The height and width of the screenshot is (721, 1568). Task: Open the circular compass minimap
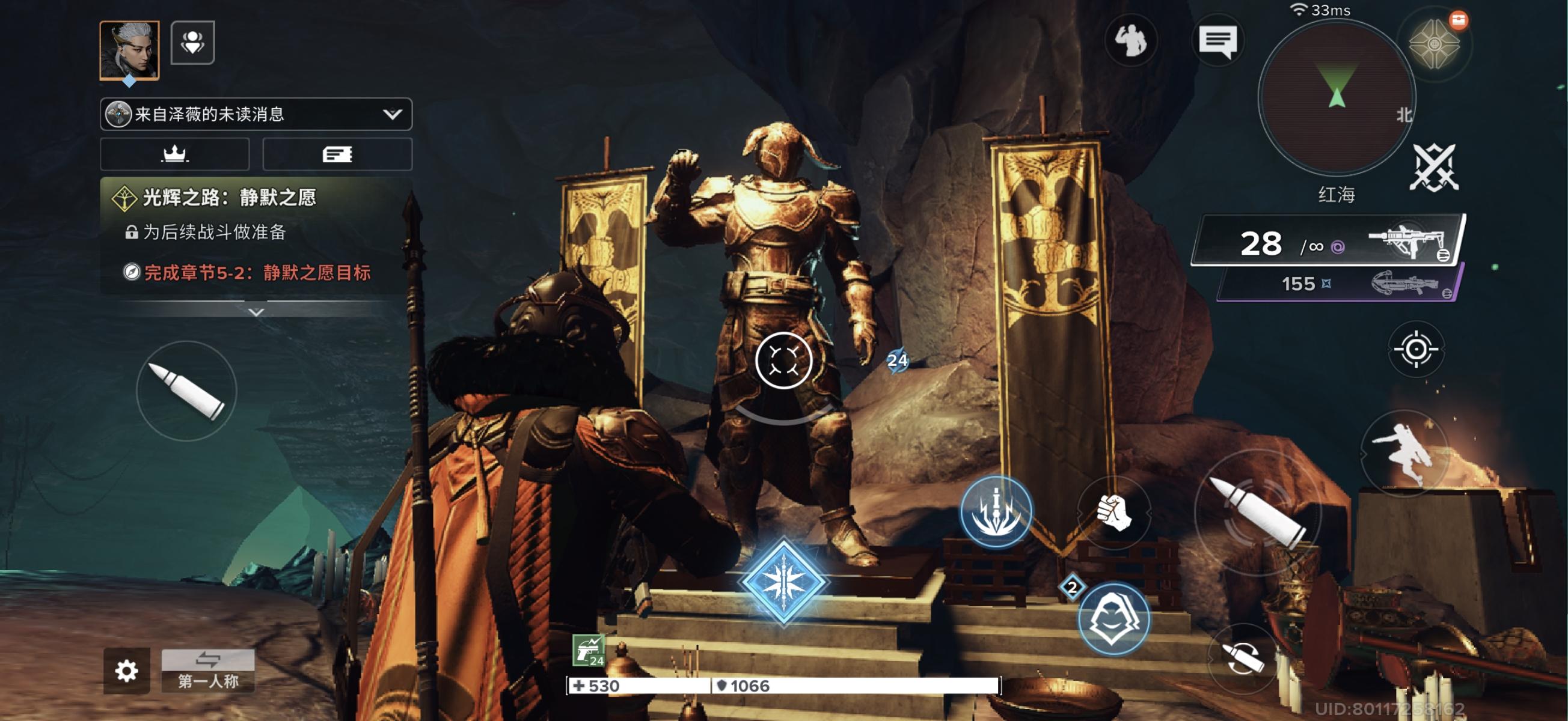pos(1336,97)
